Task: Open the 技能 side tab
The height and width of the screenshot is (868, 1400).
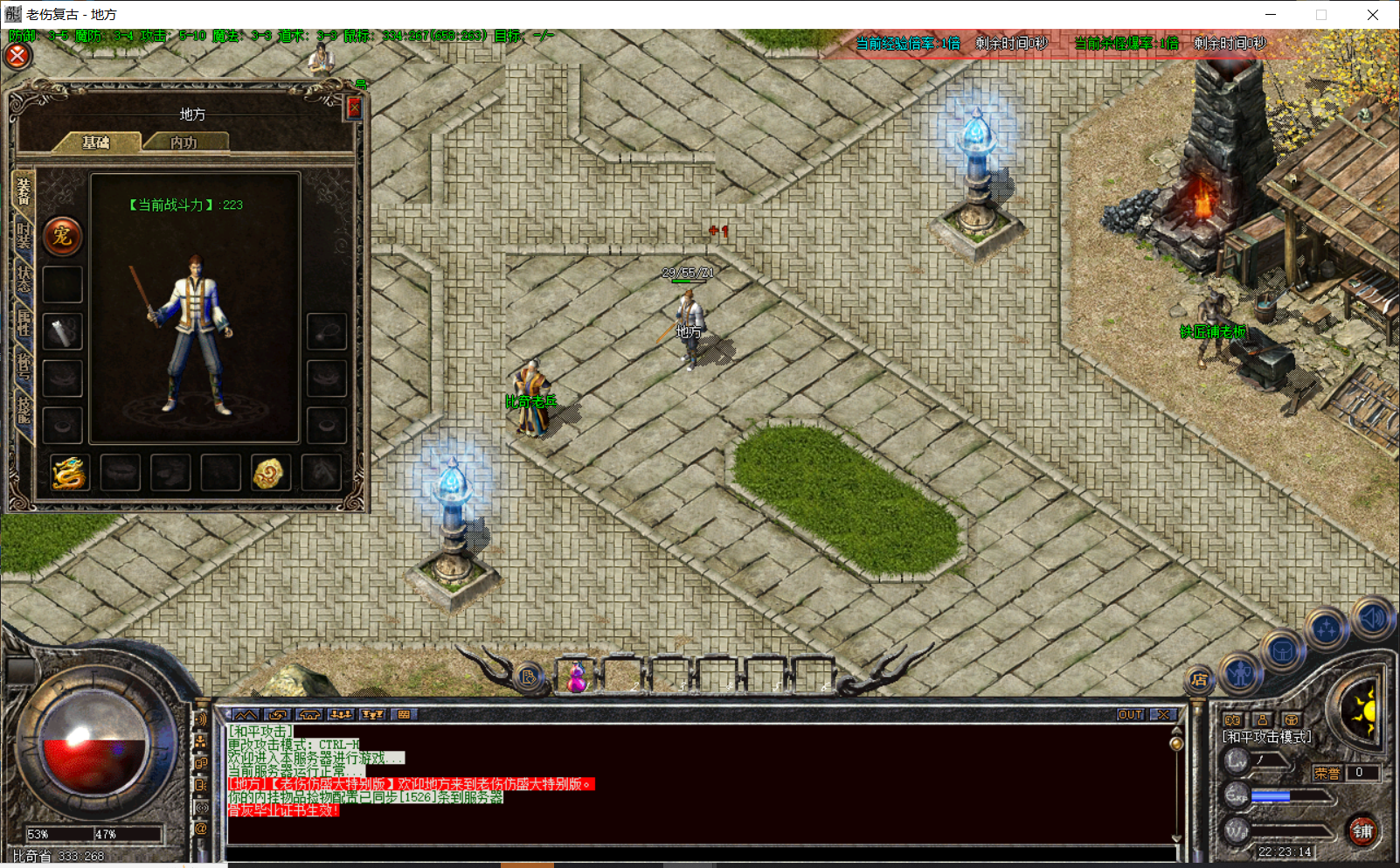Action: point(24,409)
